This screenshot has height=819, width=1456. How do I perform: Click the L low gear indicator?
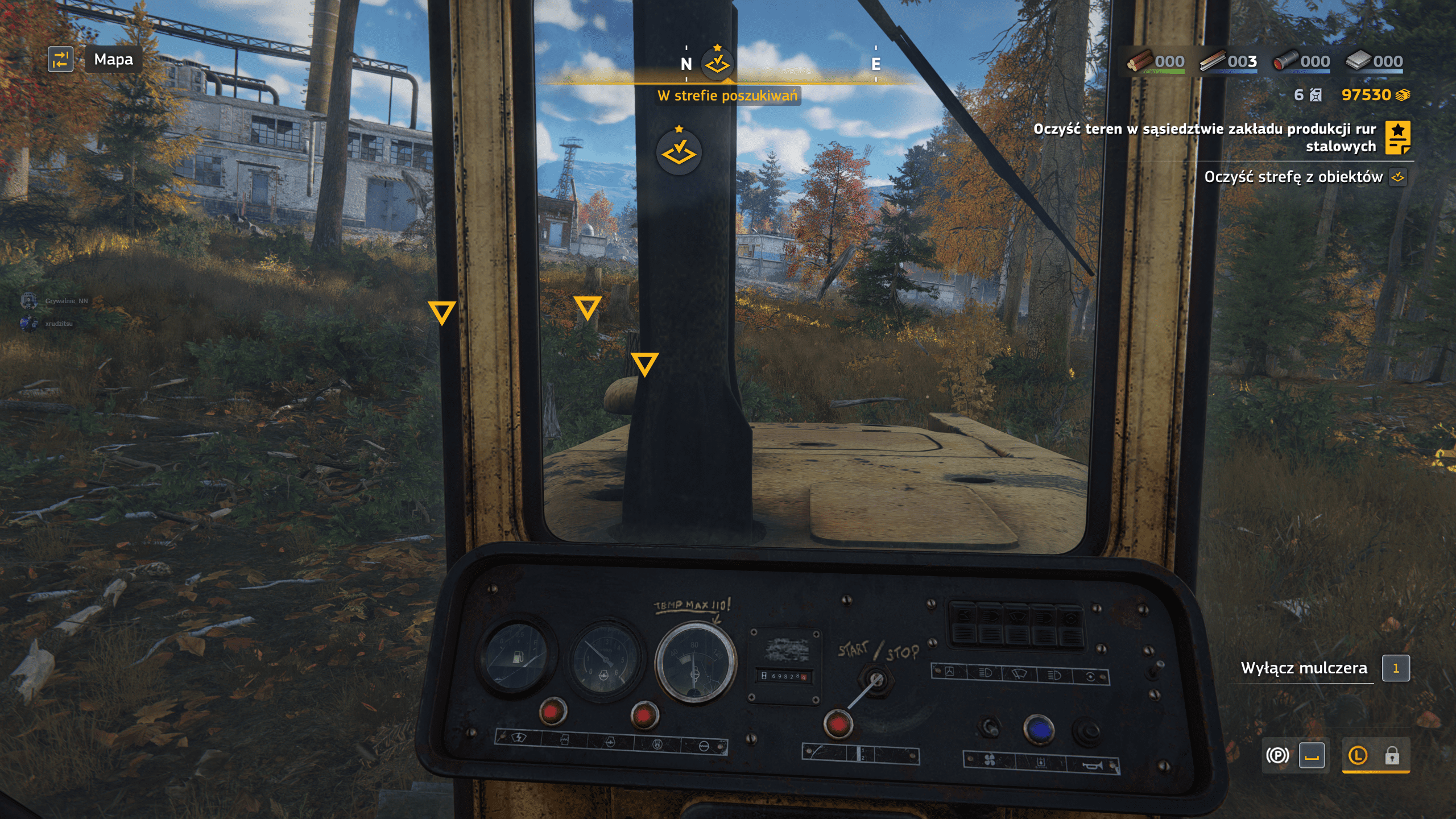pyautogui.click(x=1358, y=756)
